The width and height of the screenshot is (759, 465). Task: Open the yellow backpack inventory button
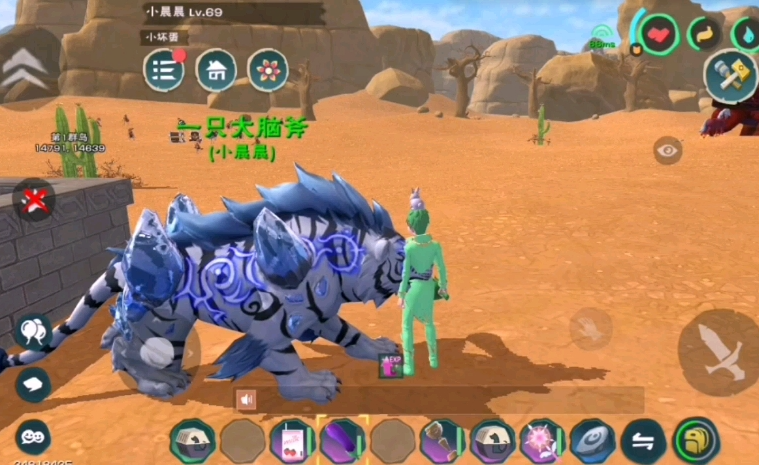[694, 440]
